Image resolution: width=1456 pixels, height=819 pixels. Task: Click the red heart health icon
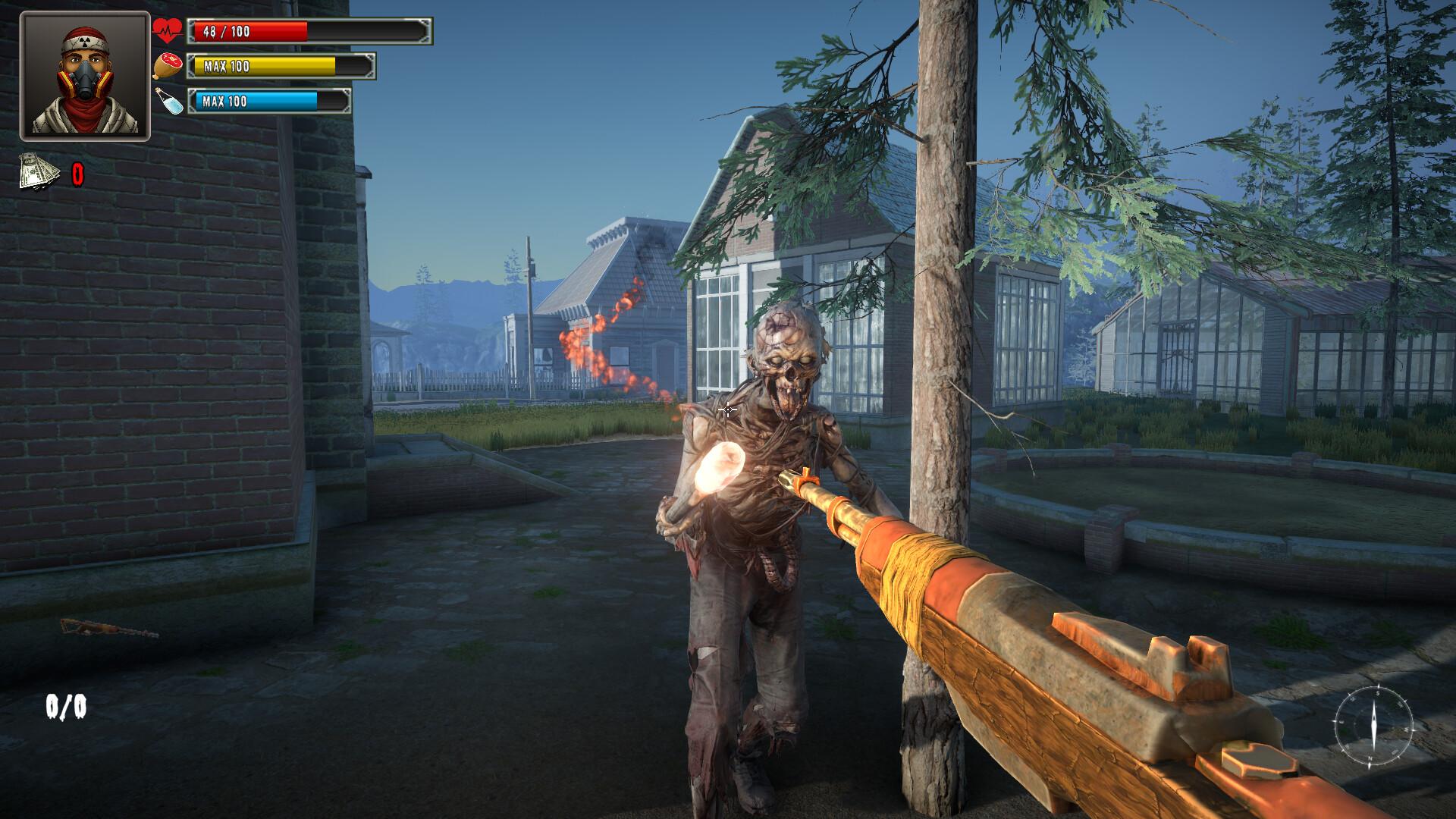tap(168, 31)
